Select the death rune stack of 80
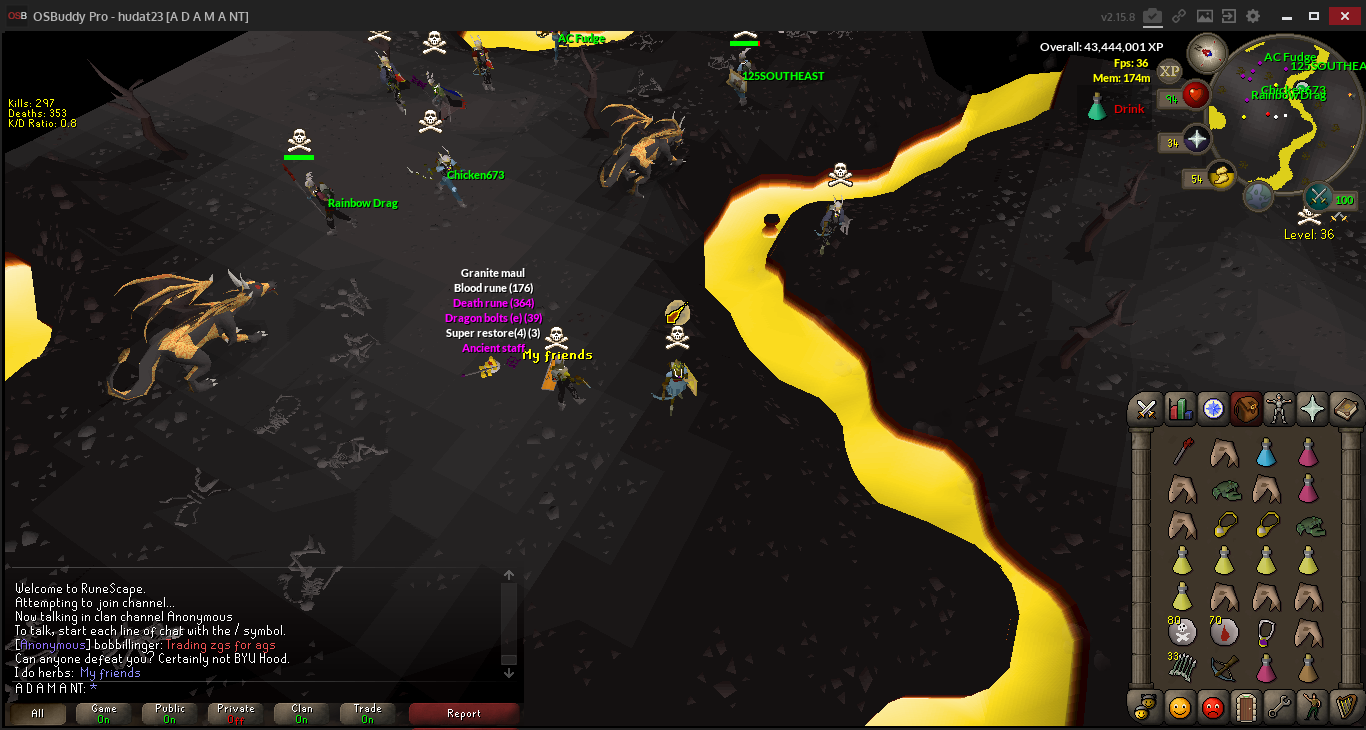Viewport: 1366px width, 730px height. point(1183,631)
